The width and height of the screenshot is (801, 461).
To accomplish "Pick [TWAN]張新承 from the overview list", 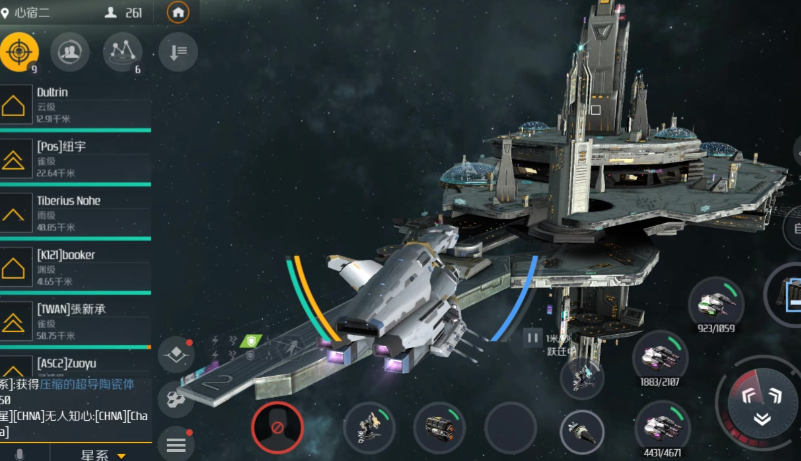I will pos(75,322).
